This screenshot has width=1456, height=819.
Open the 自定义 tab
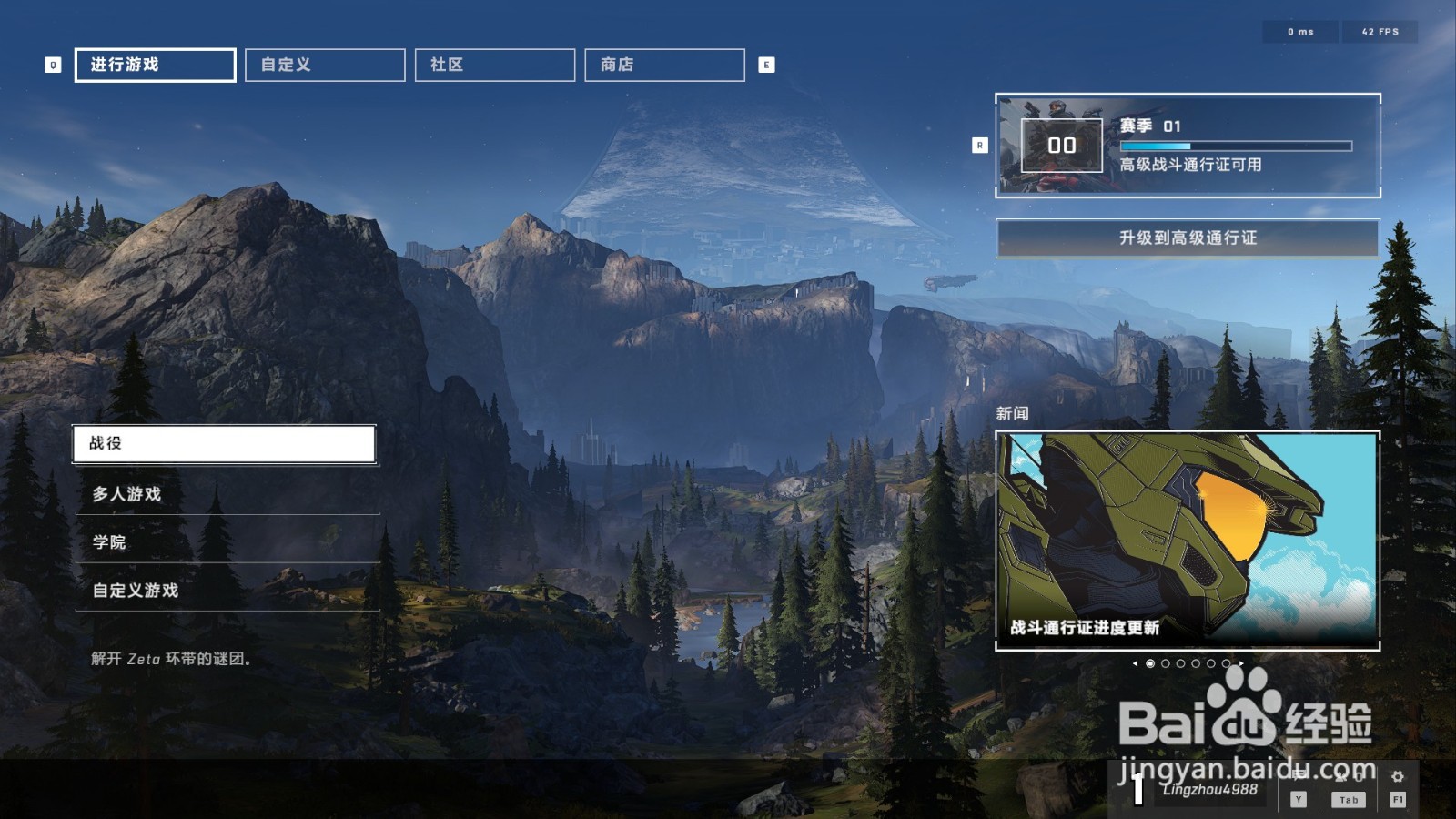(x=325, y=65)
